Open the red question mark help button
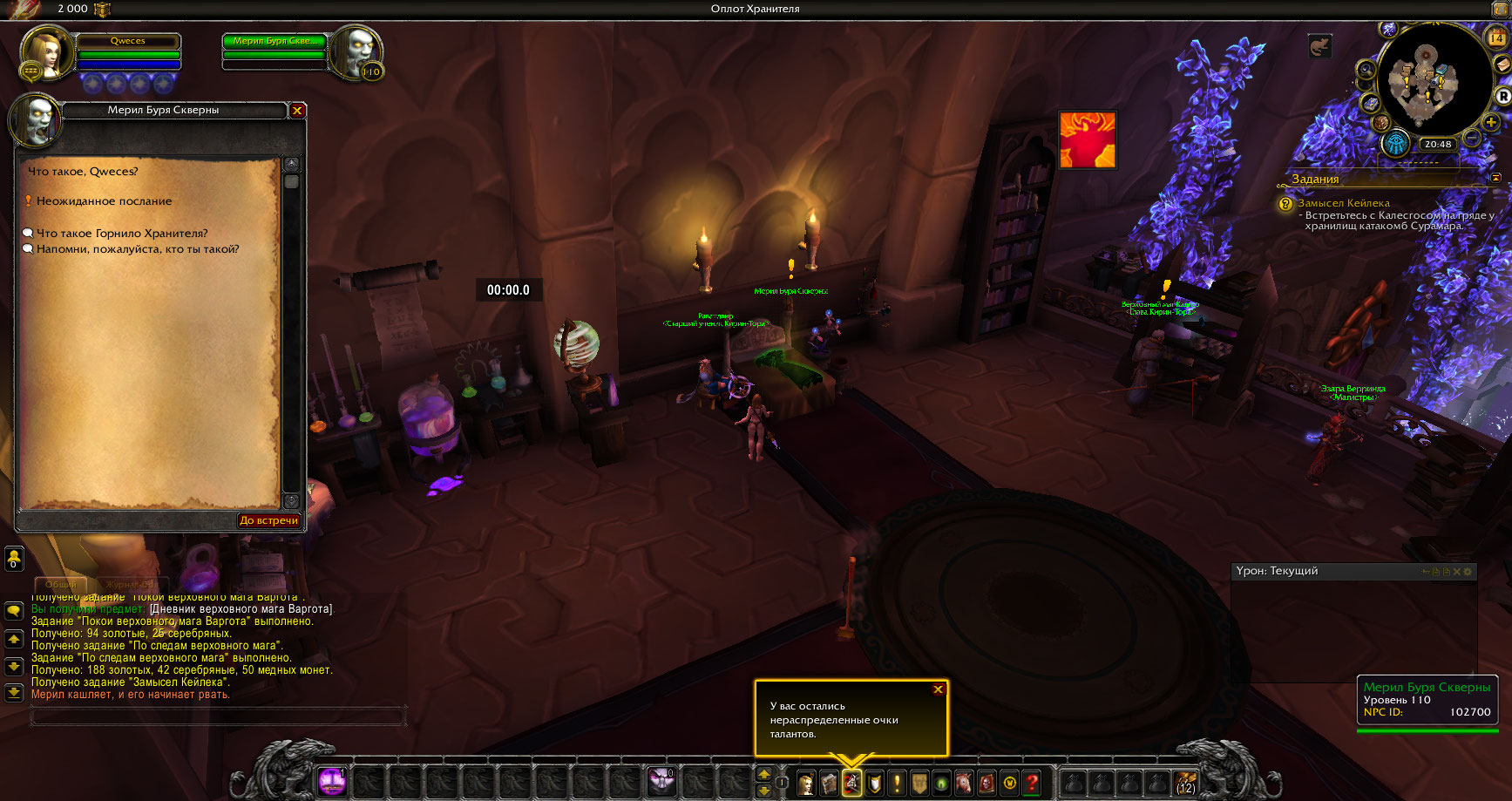The height and width of the screenshot is (801, 1512). (1032, 783)
